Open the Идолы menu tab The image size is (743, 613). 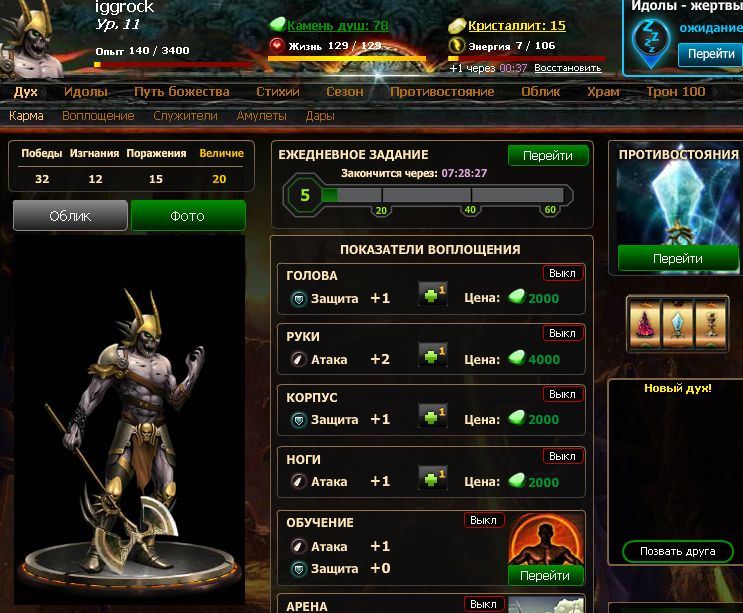point(85,92)
